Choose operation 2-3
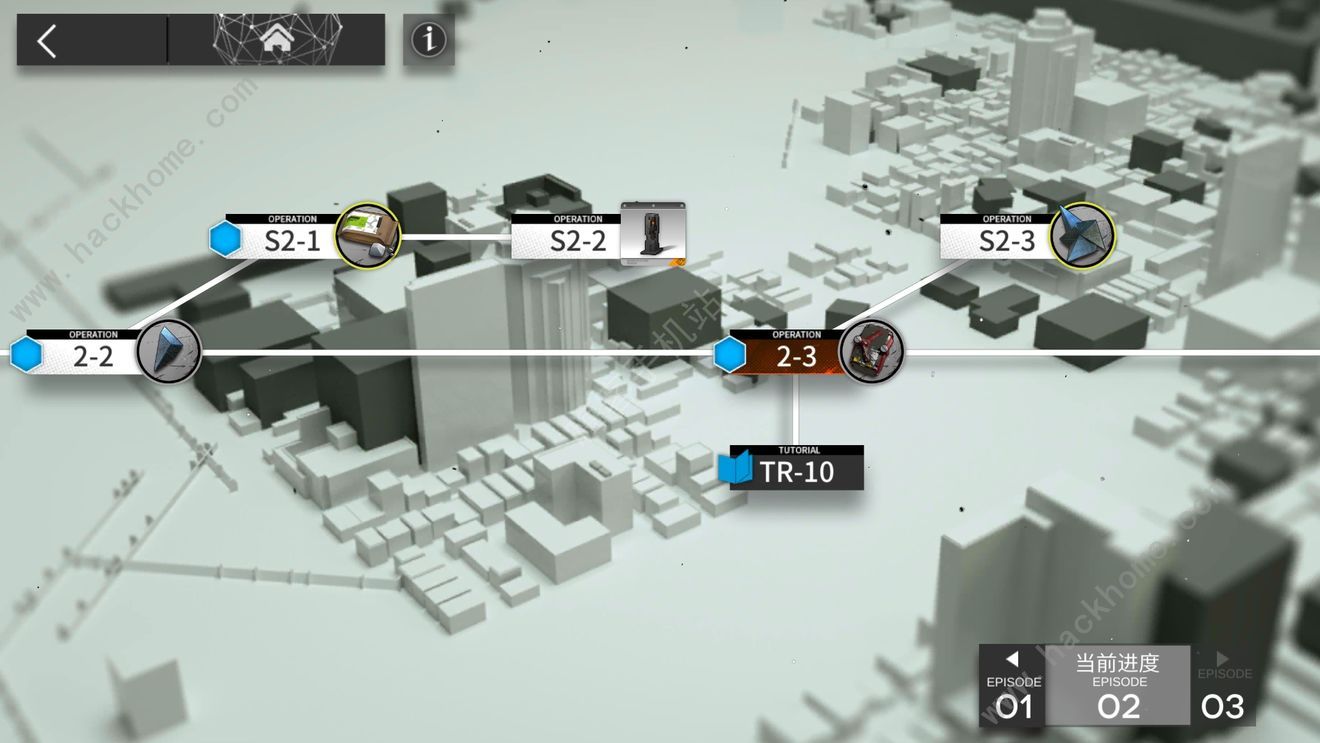 coord(796,355)
